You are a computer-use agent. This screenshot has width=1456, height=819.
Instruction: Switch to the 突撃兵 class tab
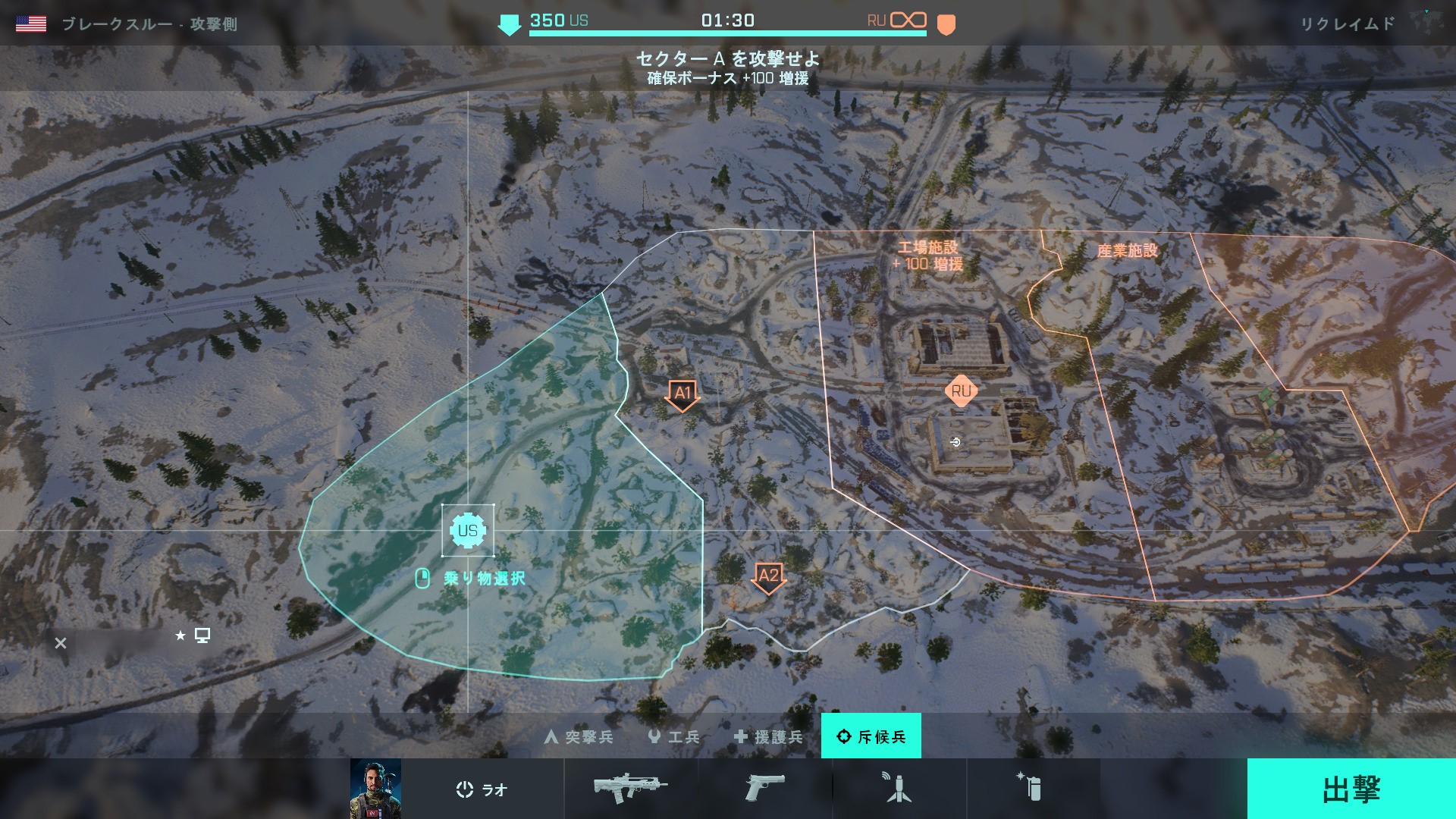coord(579,736)
